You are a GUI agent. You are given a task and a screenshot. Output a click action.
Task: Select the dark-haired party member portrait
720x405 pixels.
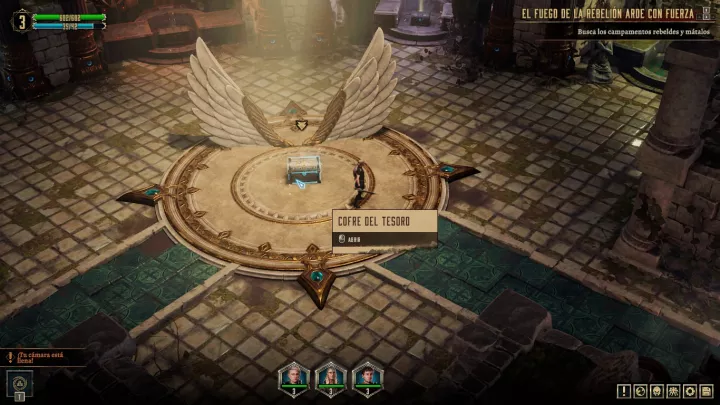pos(366,376)
